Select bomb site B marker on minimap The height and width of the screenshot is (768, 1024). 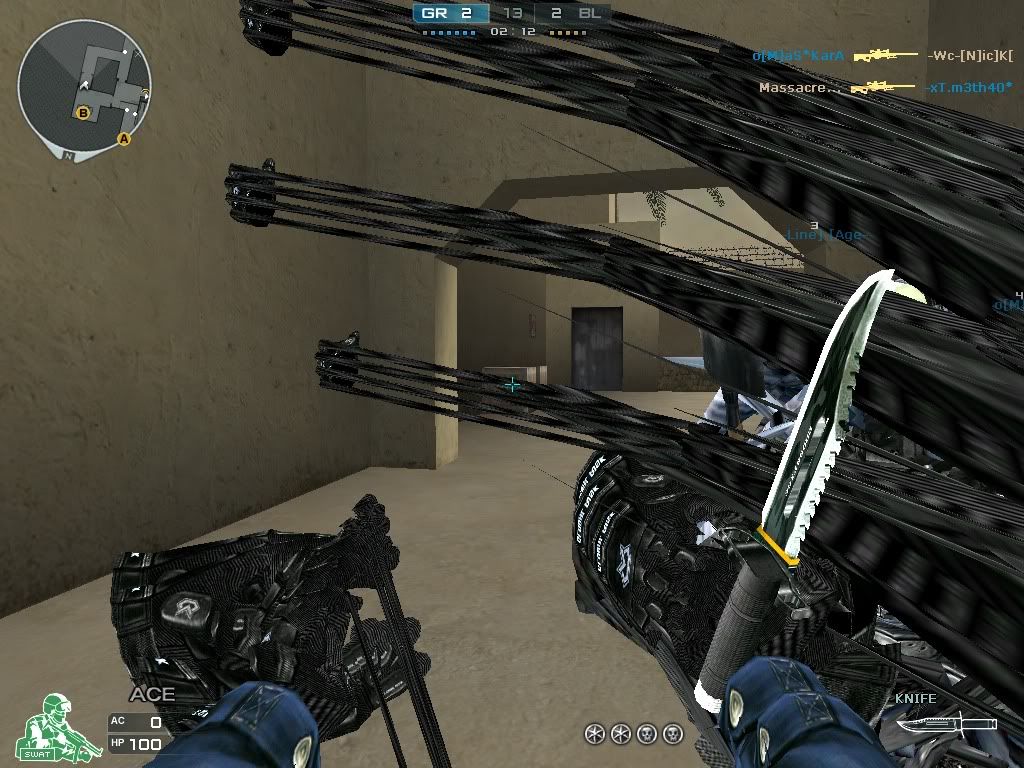point(83,113)
